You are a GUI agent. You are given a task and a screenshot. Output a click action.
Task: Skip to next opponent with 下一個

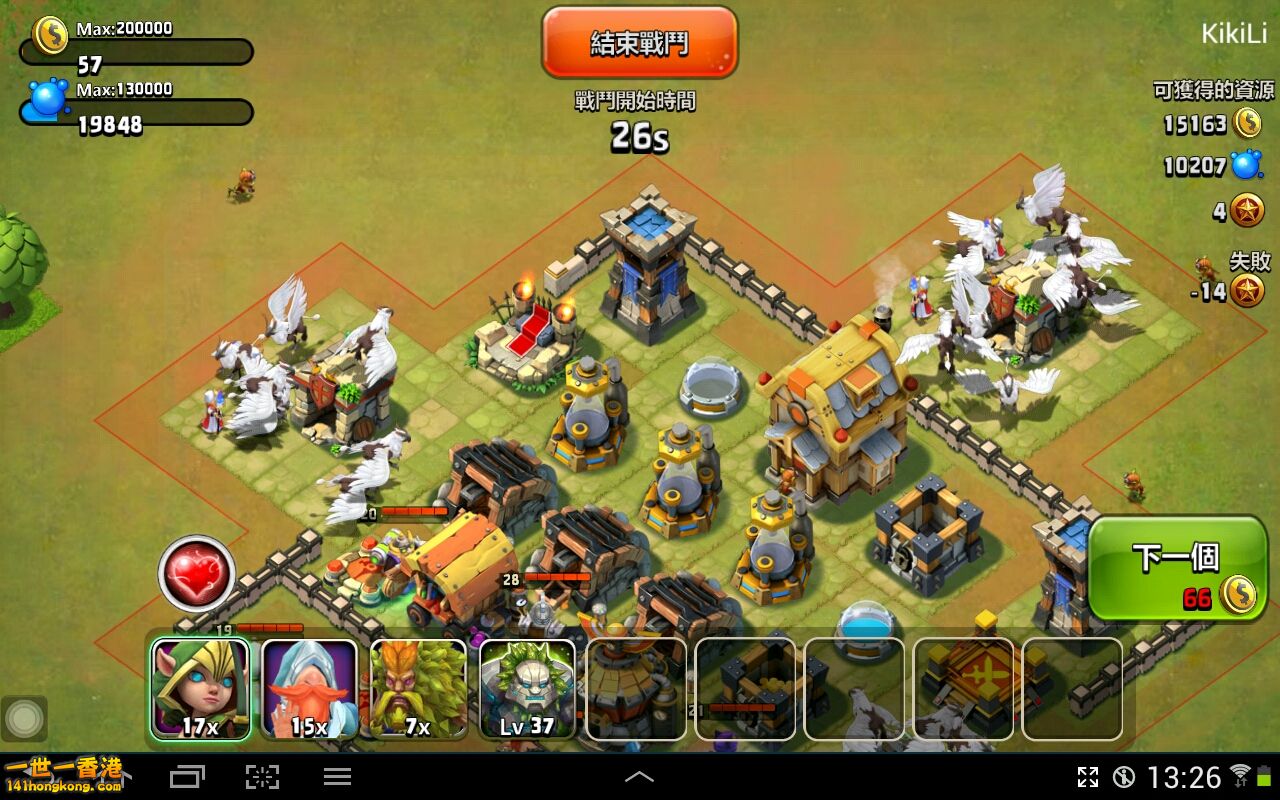(x=1176, y=568)
